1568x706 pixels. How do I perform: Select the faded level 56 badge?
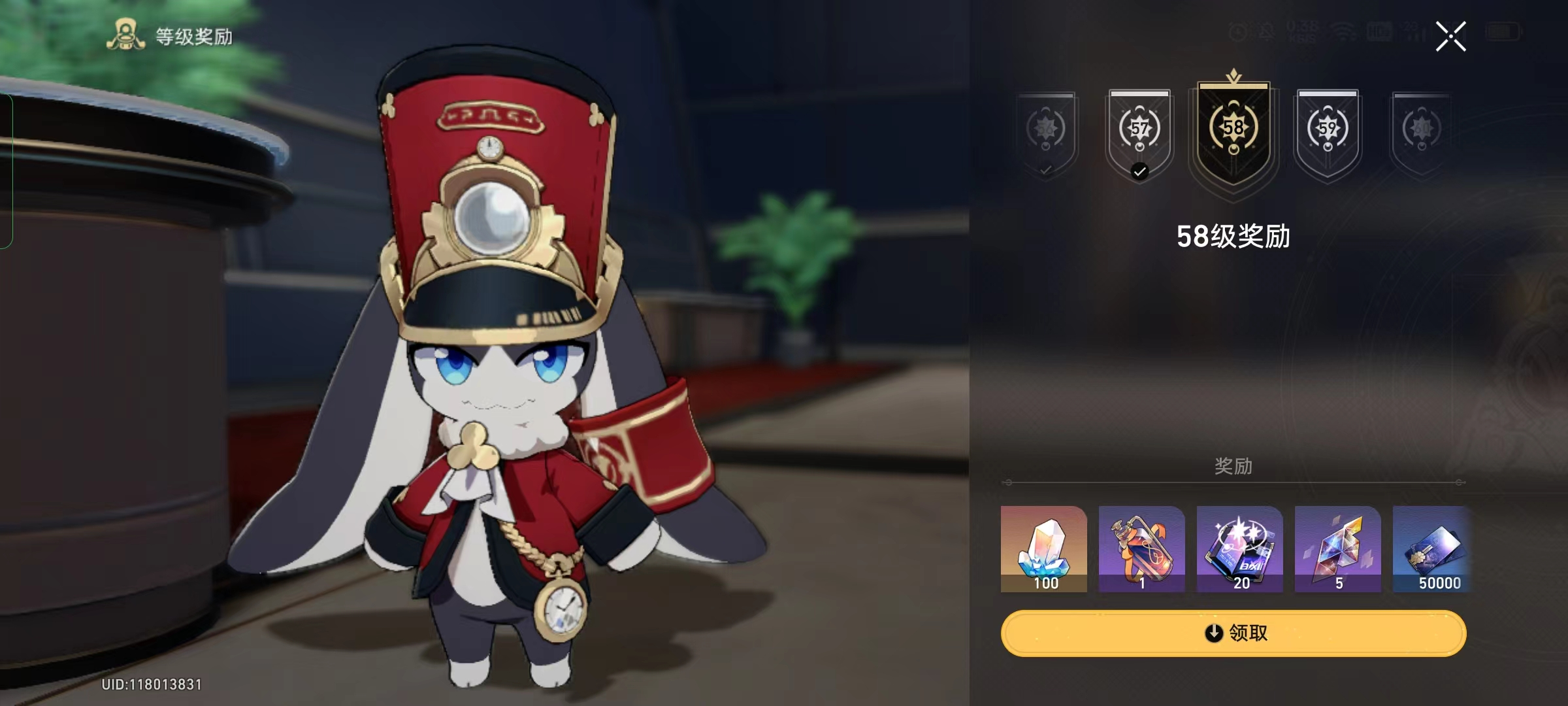1045,134
